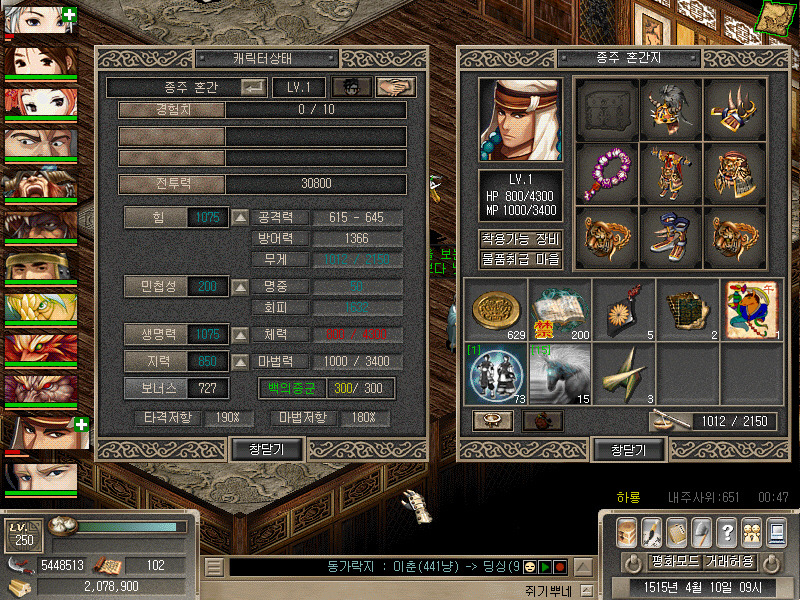Click the 물품취급 마을 button
The height and width of the screenshot is (600, 800).
coord(520,260)
